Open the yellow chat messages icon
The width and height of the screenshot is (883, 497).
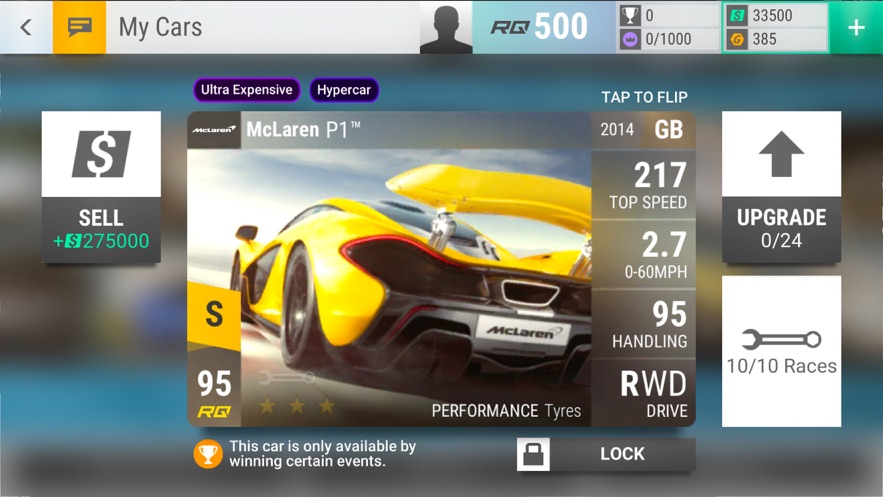[79, 27]
